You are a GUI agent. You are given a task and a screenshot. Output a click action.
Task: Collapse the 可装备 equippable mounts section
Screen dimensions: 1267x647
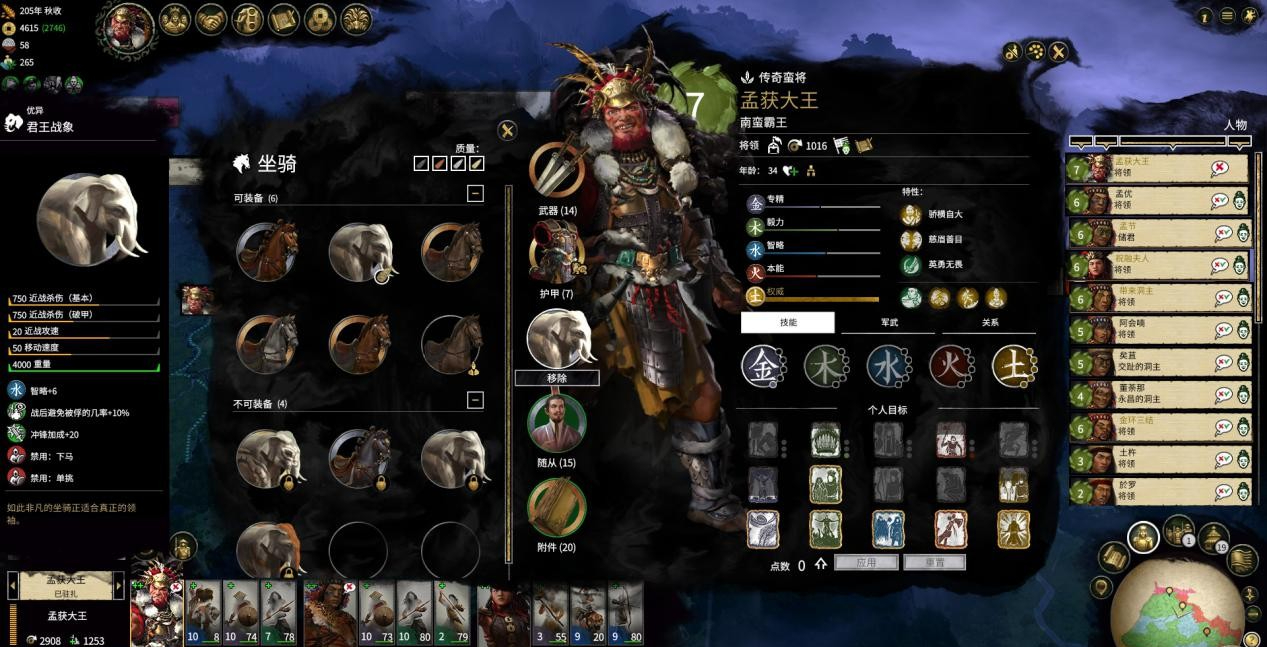475,194
